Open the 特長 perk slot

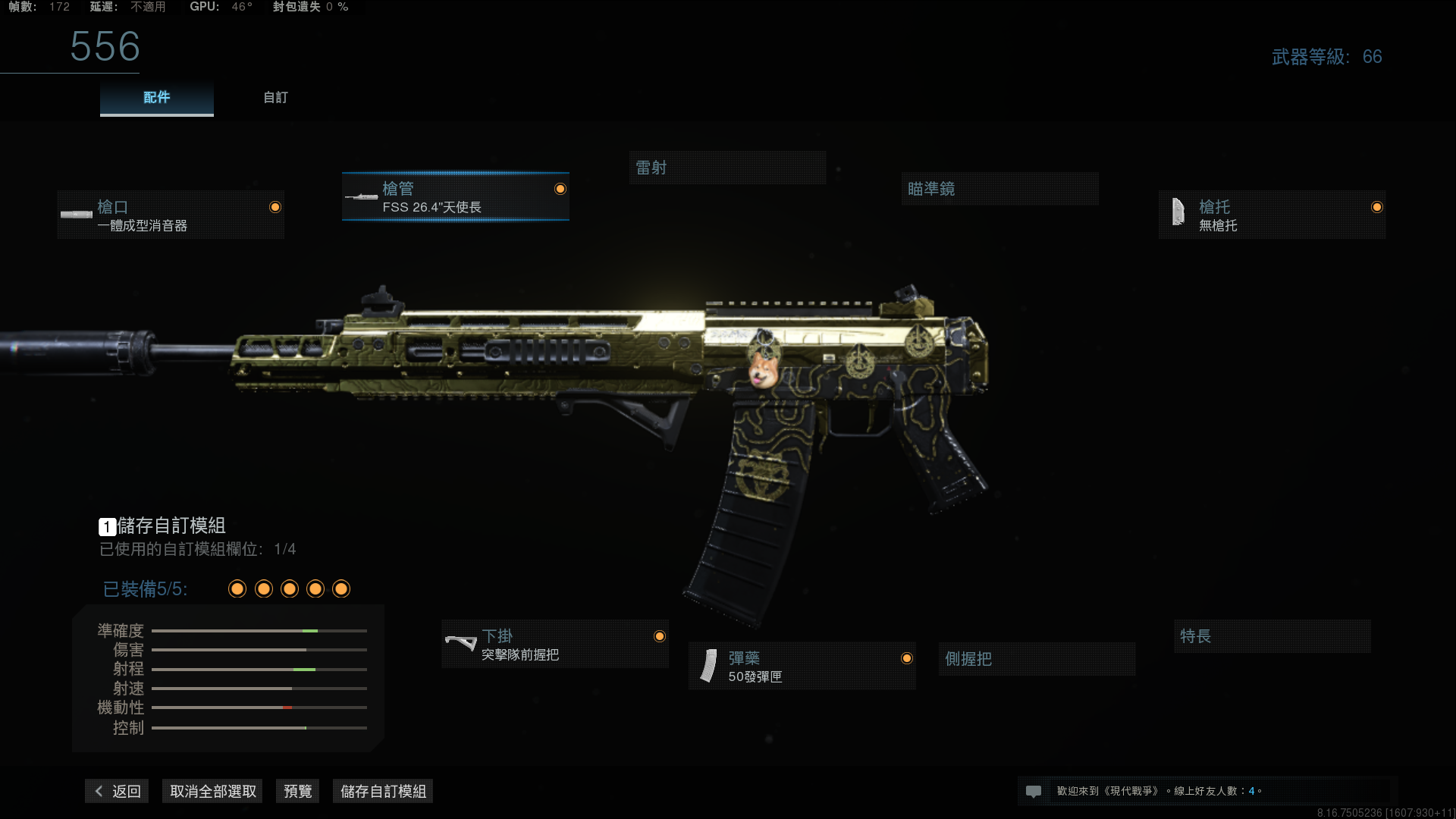point(1272,636)
